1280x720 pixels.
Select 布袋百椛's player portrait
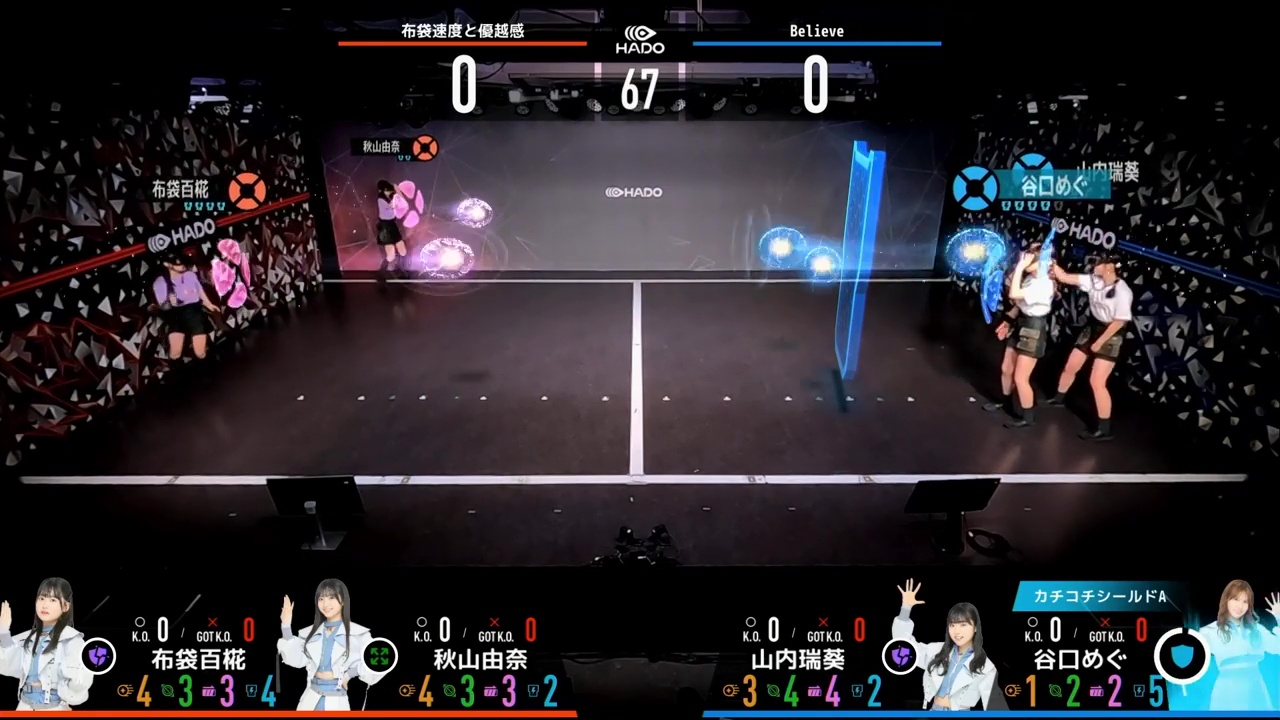click(45, 645)
